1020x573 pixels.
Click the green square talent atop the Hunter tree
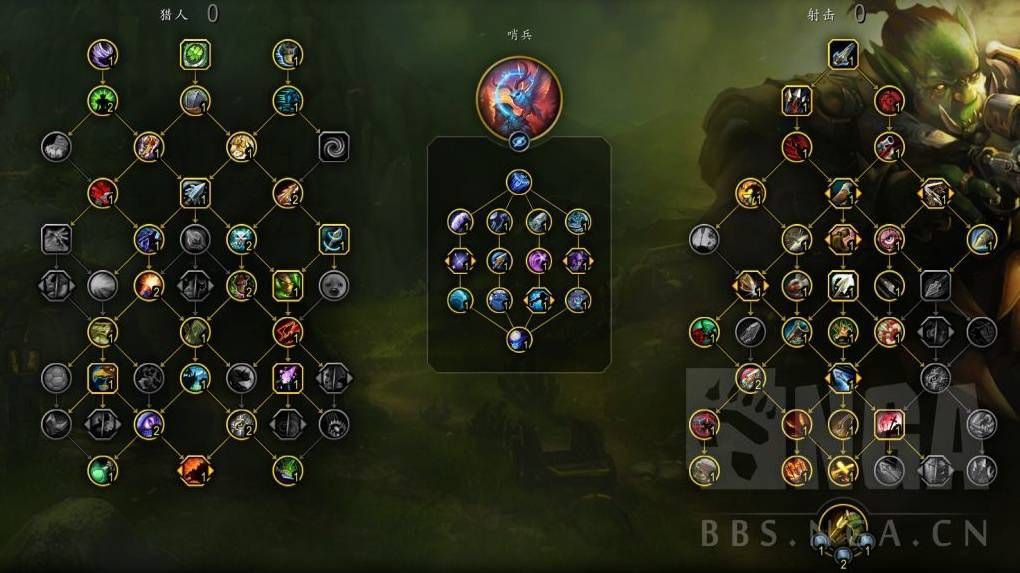[194, 52]
